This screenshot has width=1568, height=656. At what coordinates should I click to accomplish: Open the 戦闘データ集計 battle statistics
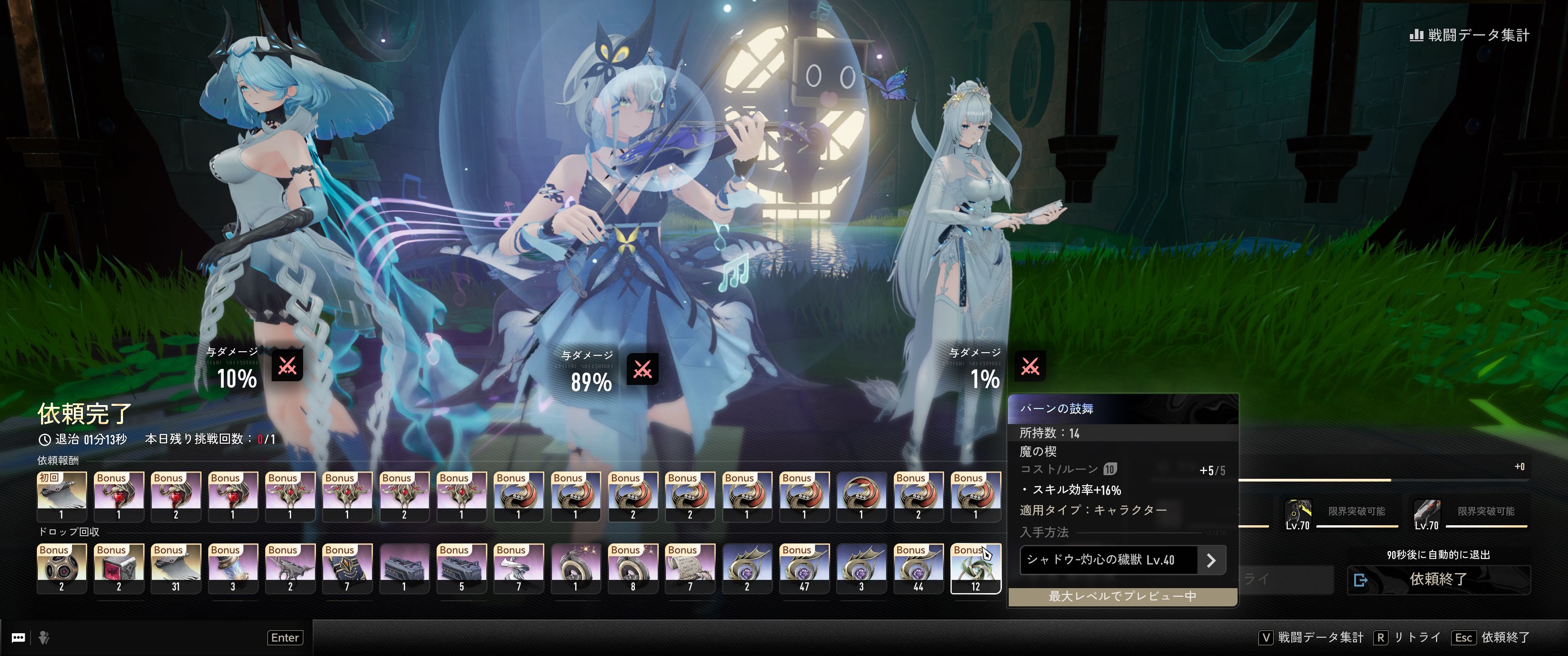pyautogui.click(x=1469, y=35)
